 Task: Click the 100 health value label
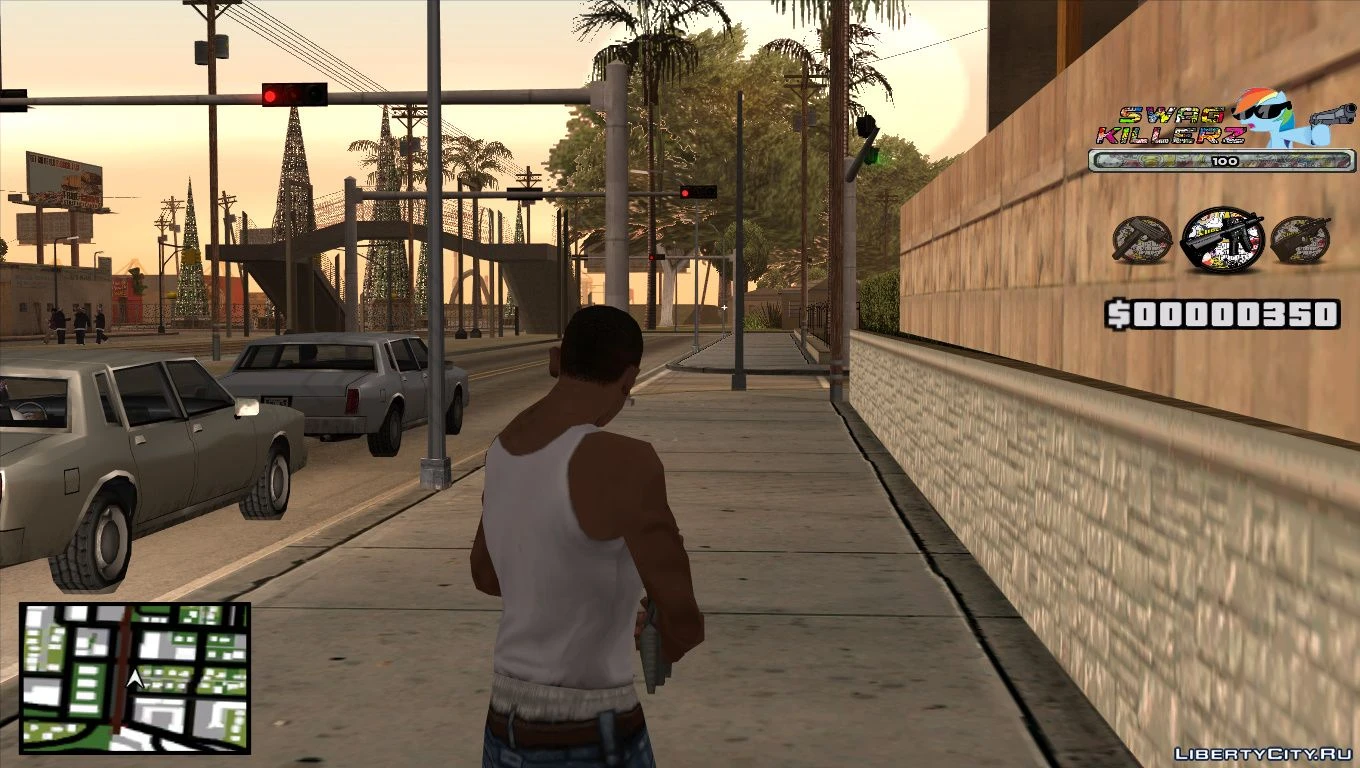(1226, 160)
